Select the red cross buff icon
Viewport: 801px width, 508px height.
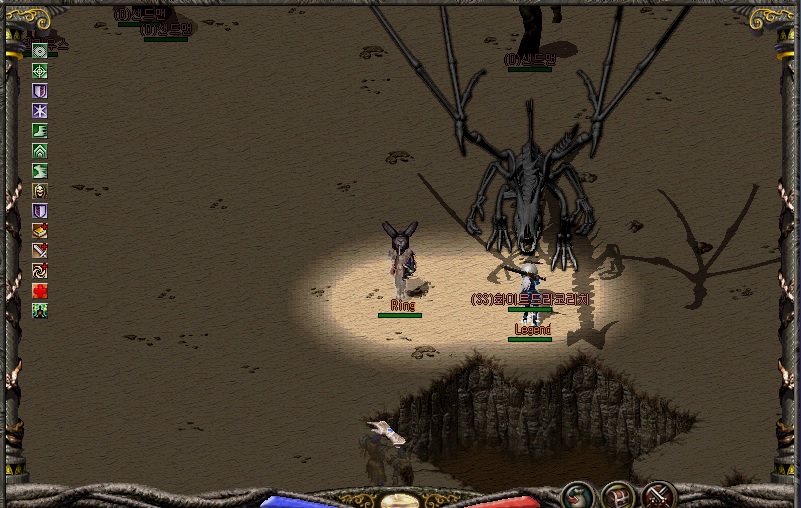[x=40, y=291]
